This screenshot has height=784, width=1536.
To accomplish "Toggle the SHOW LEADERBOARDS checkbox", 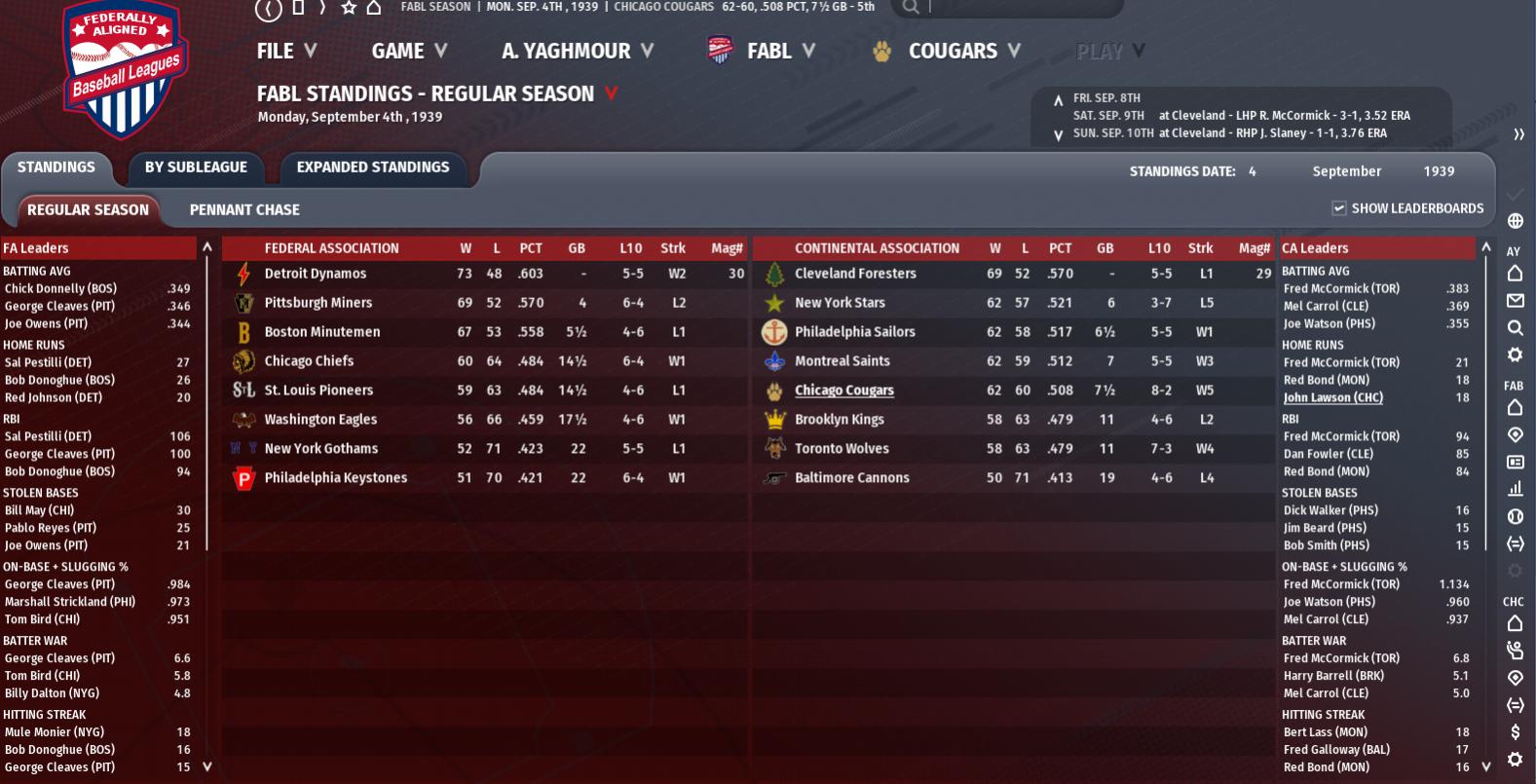I will (x=1339, y=208).
